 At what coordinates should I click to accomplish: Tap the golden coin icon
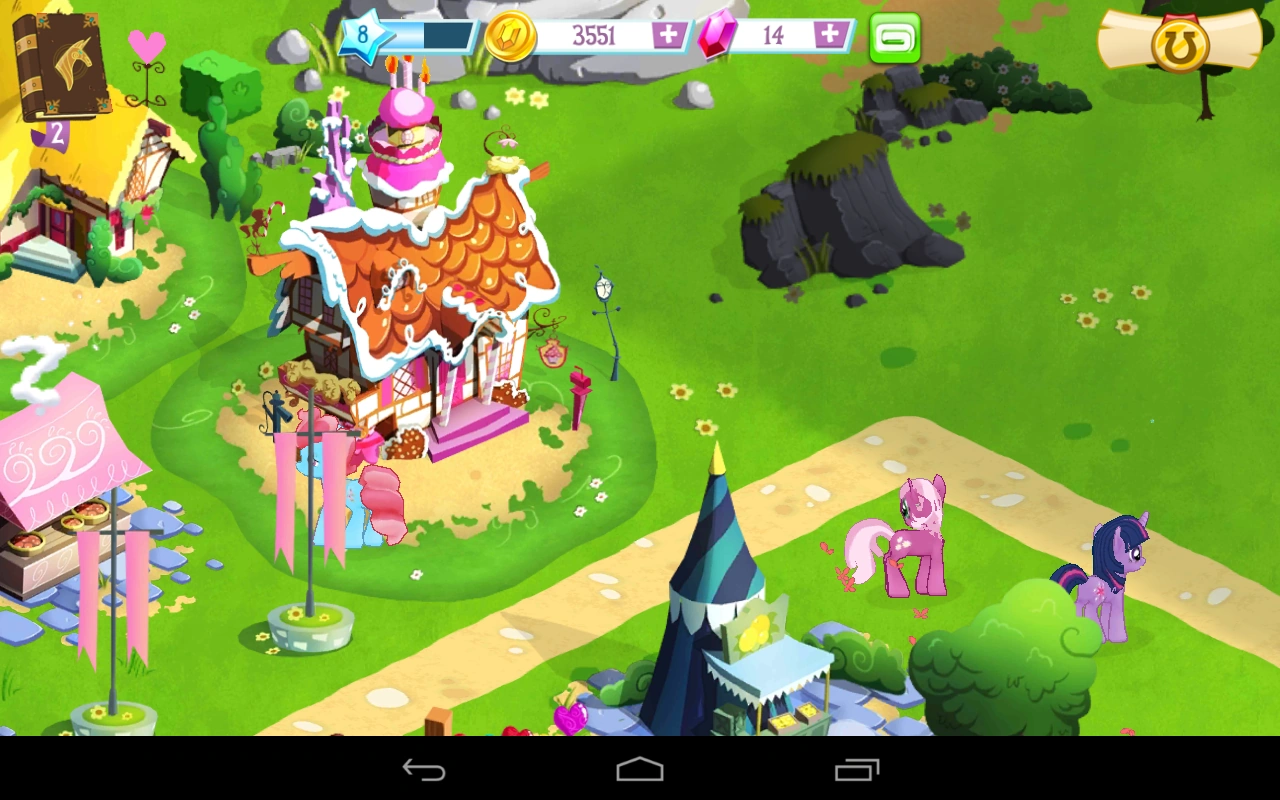pos(510,36)
